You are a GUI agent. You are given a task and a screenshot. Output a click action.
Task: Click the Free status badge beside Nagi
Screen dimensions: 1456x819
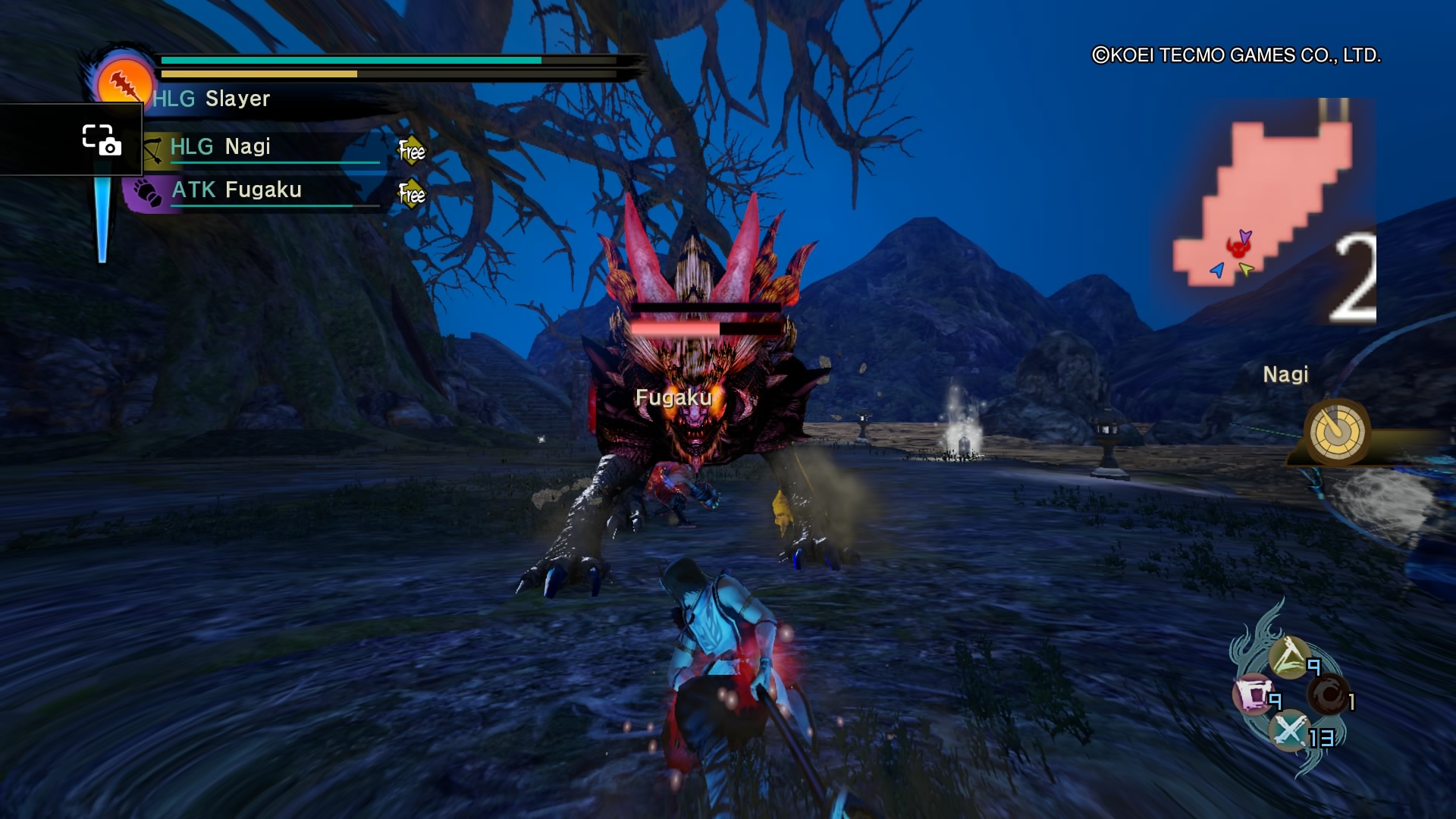tap(412, 151)
